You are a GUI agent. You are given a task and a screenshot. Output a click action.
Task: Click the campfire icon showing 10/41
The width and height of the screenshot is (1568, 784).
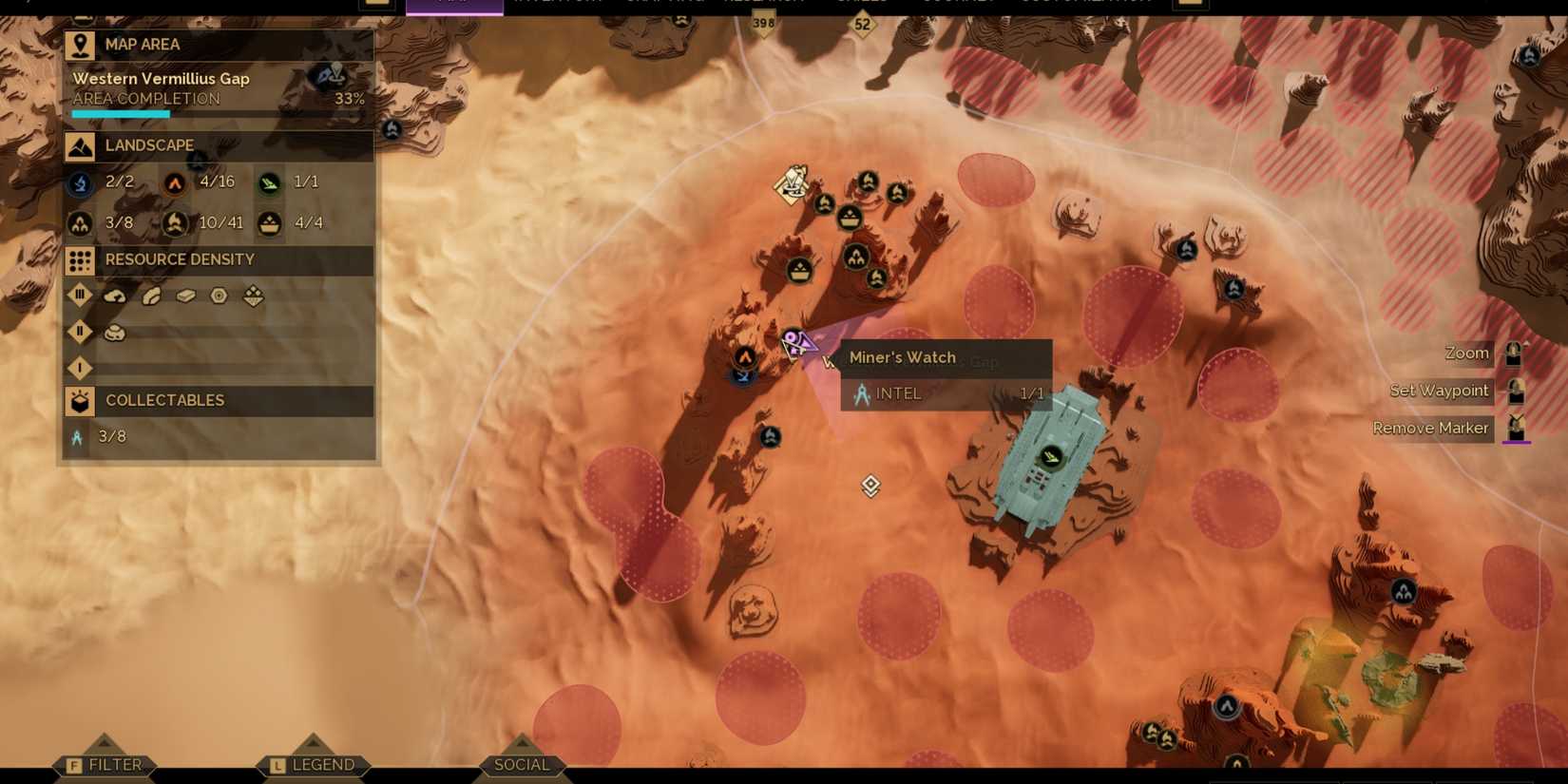[x=174, y=222]
